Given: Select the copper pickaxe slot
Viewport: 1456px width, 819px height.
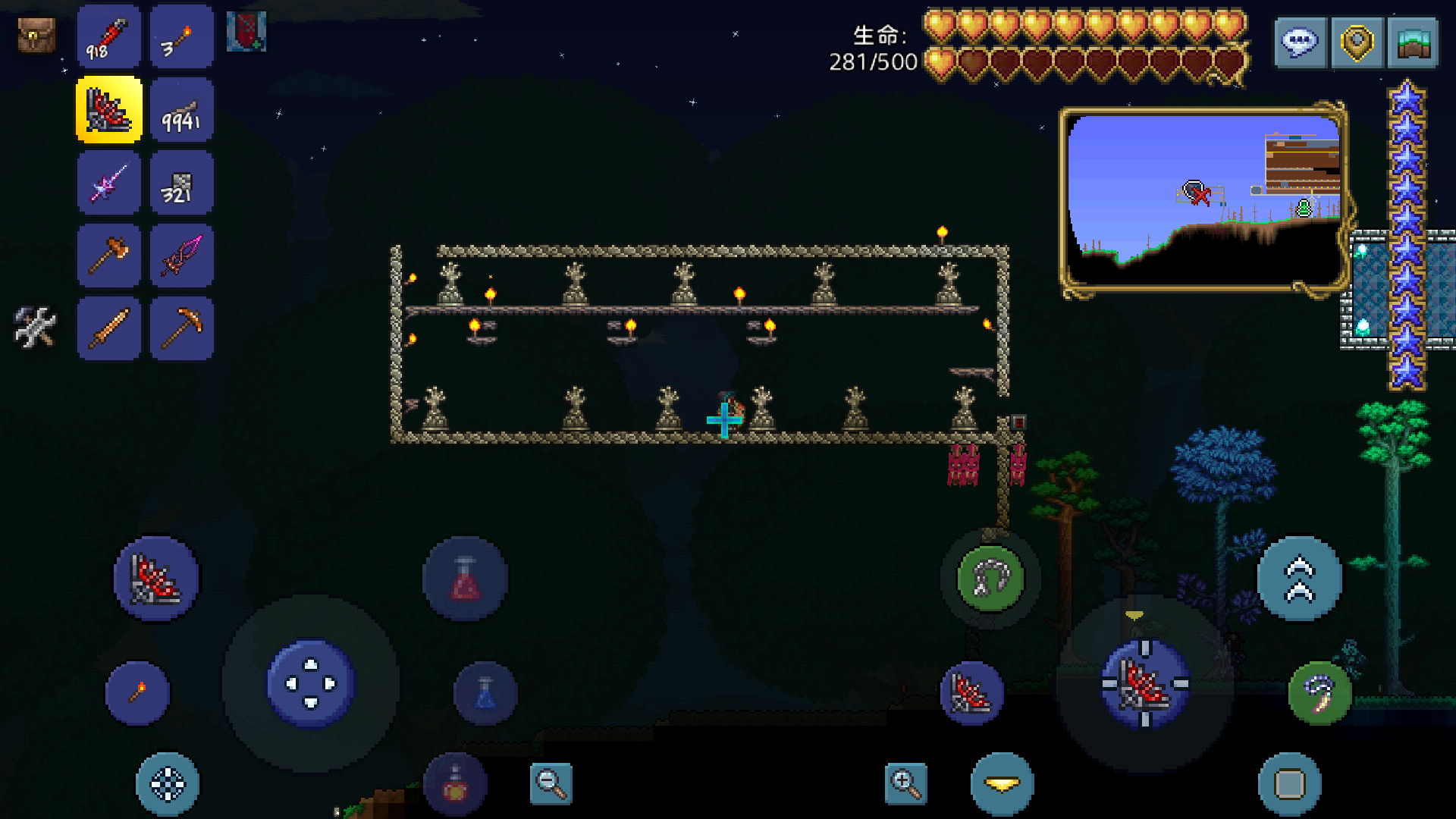Looking at the screenshot, I should [181, 328].
